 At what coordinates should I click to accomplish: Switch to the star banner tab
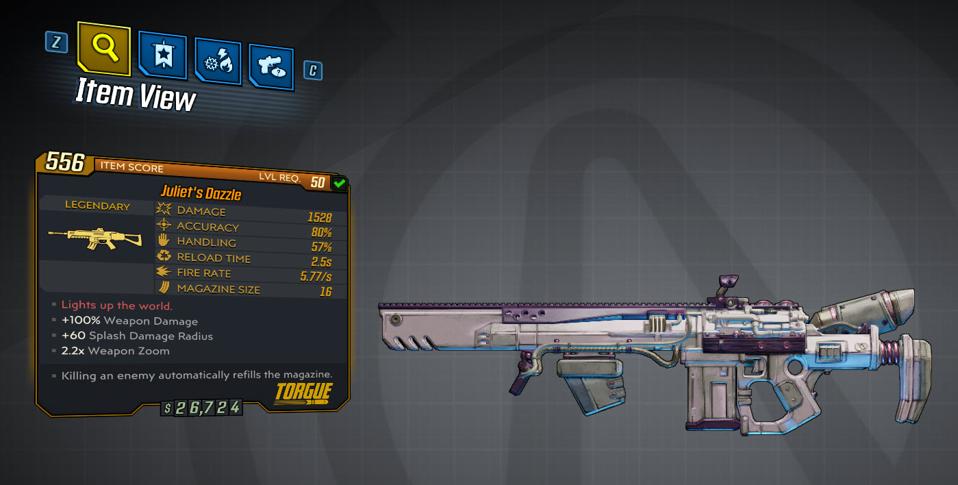click(161, 58)
